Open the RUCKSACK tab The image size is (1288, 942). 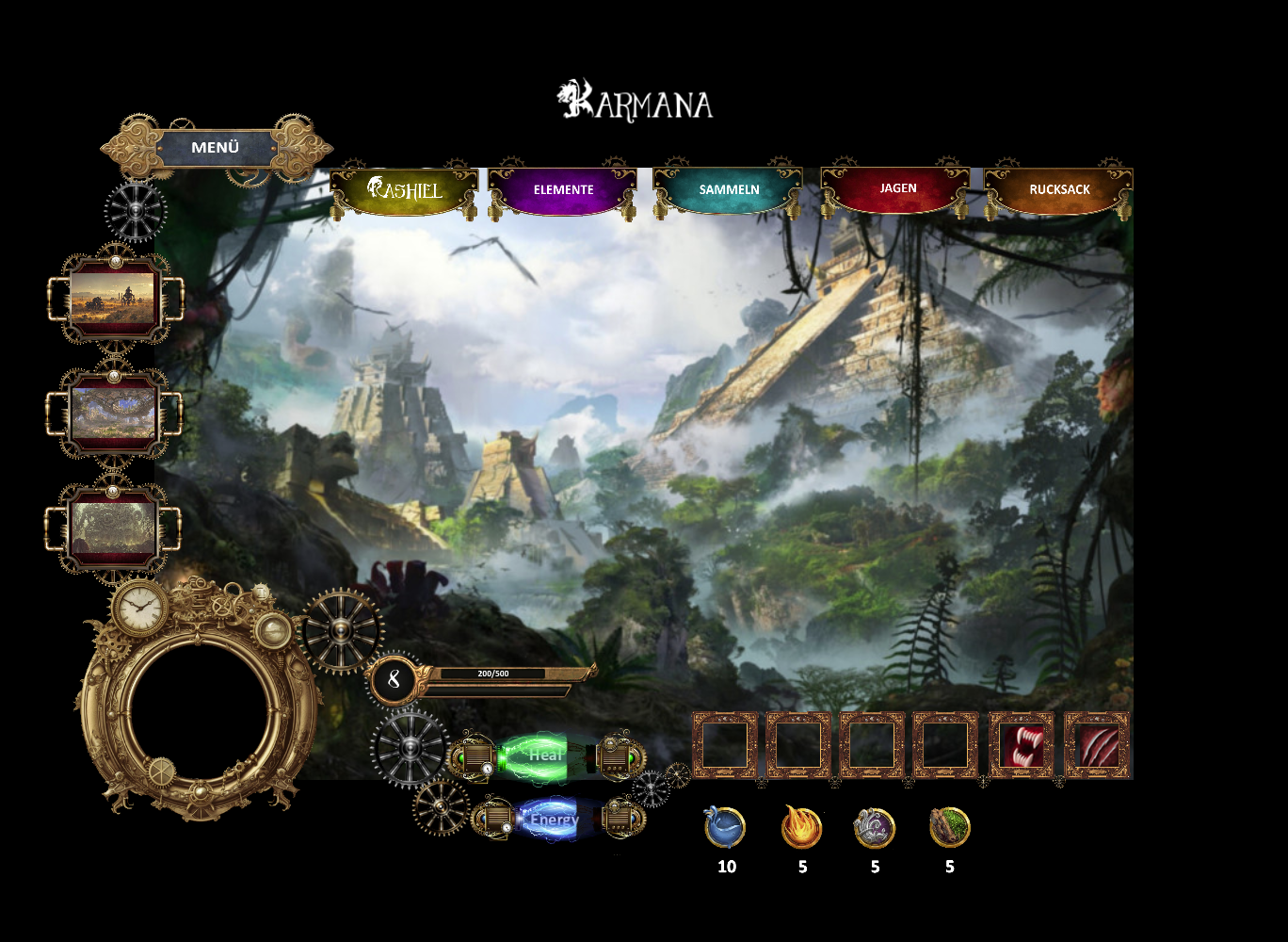[1059, 189]
